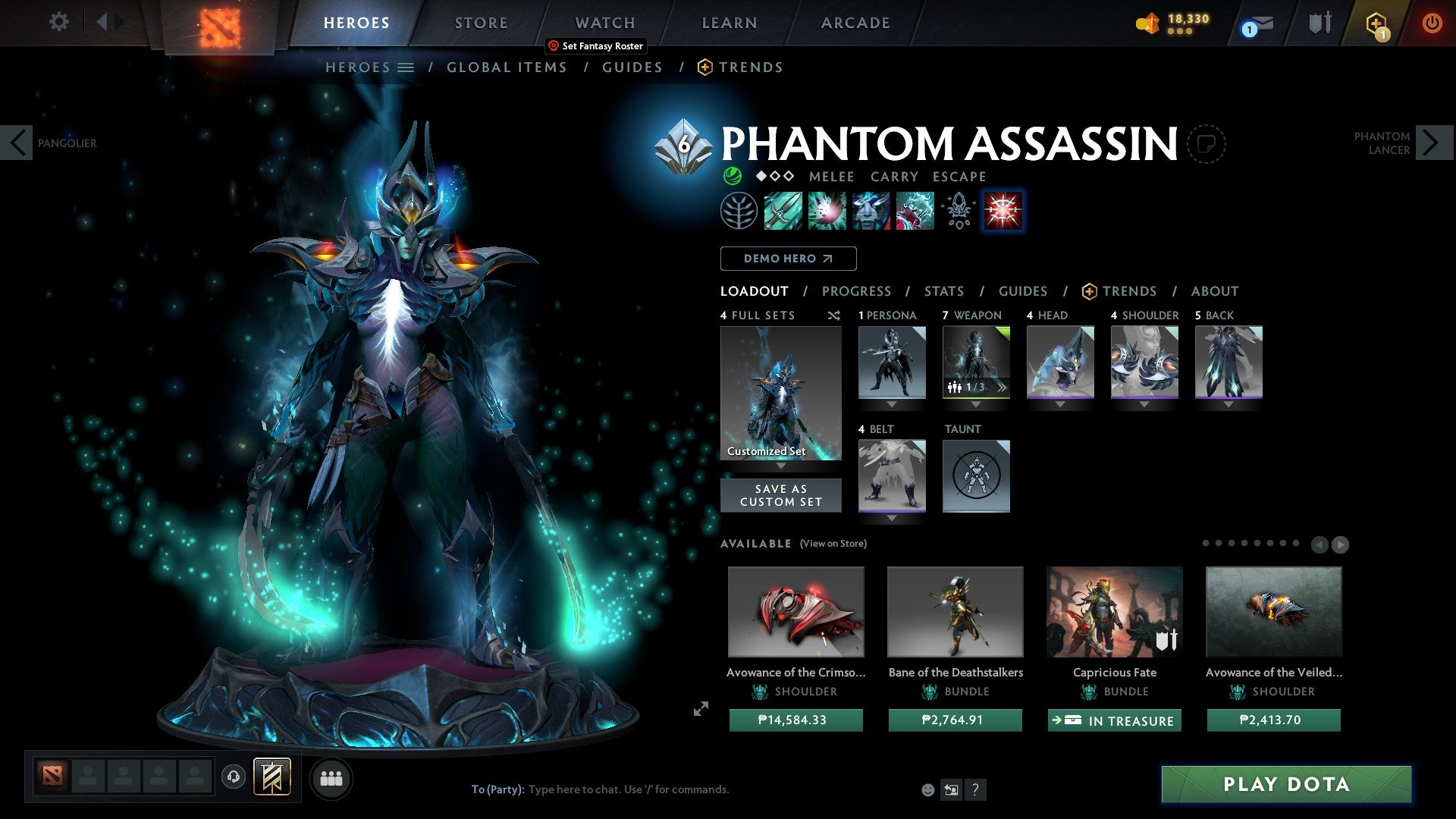Screen dimensions: 1456x819
Task: Open Capricious Fate In Treasure button
Action: 1114,720
